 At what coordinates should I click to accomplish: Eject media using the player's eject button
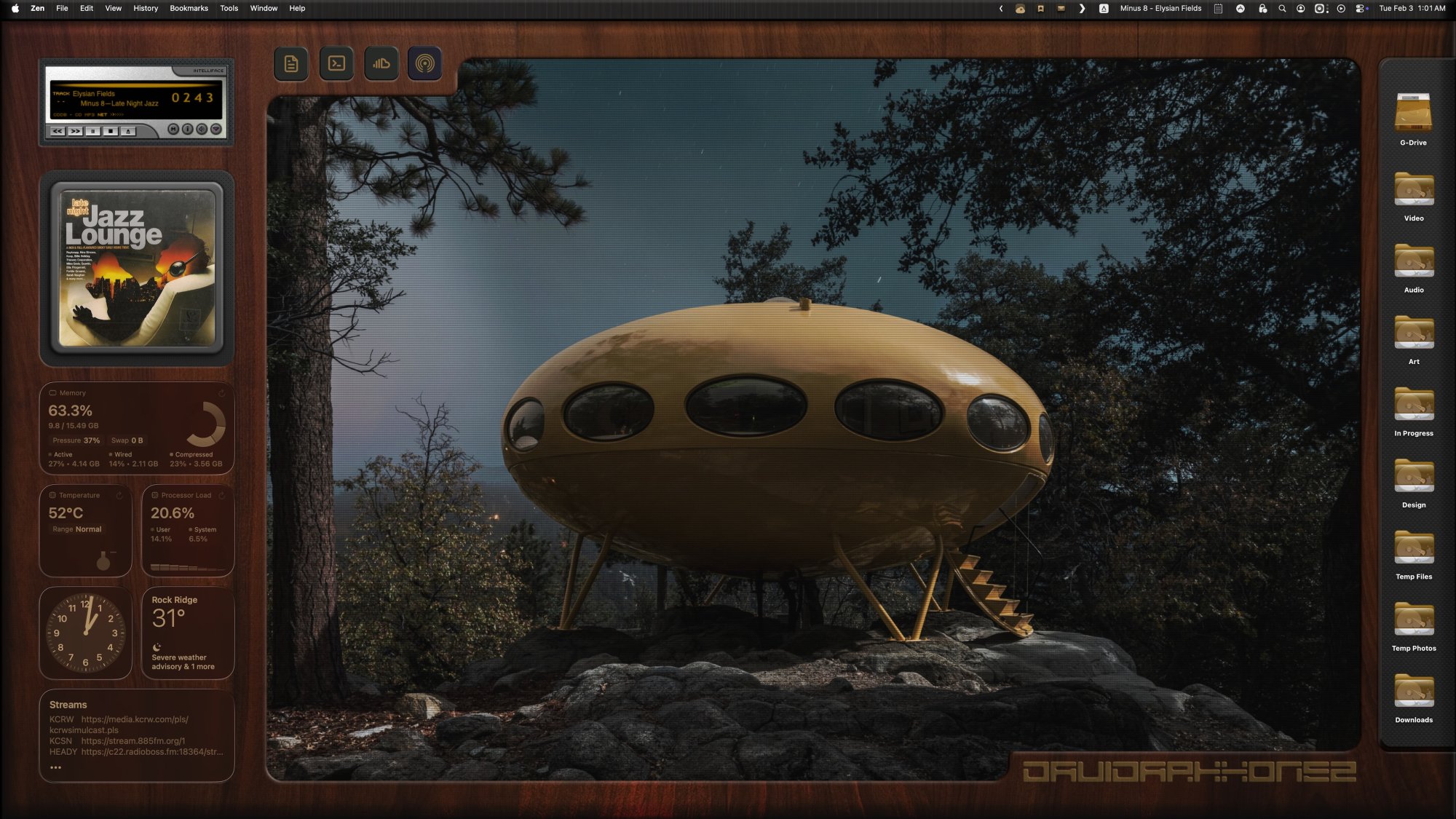pos(128,131)
